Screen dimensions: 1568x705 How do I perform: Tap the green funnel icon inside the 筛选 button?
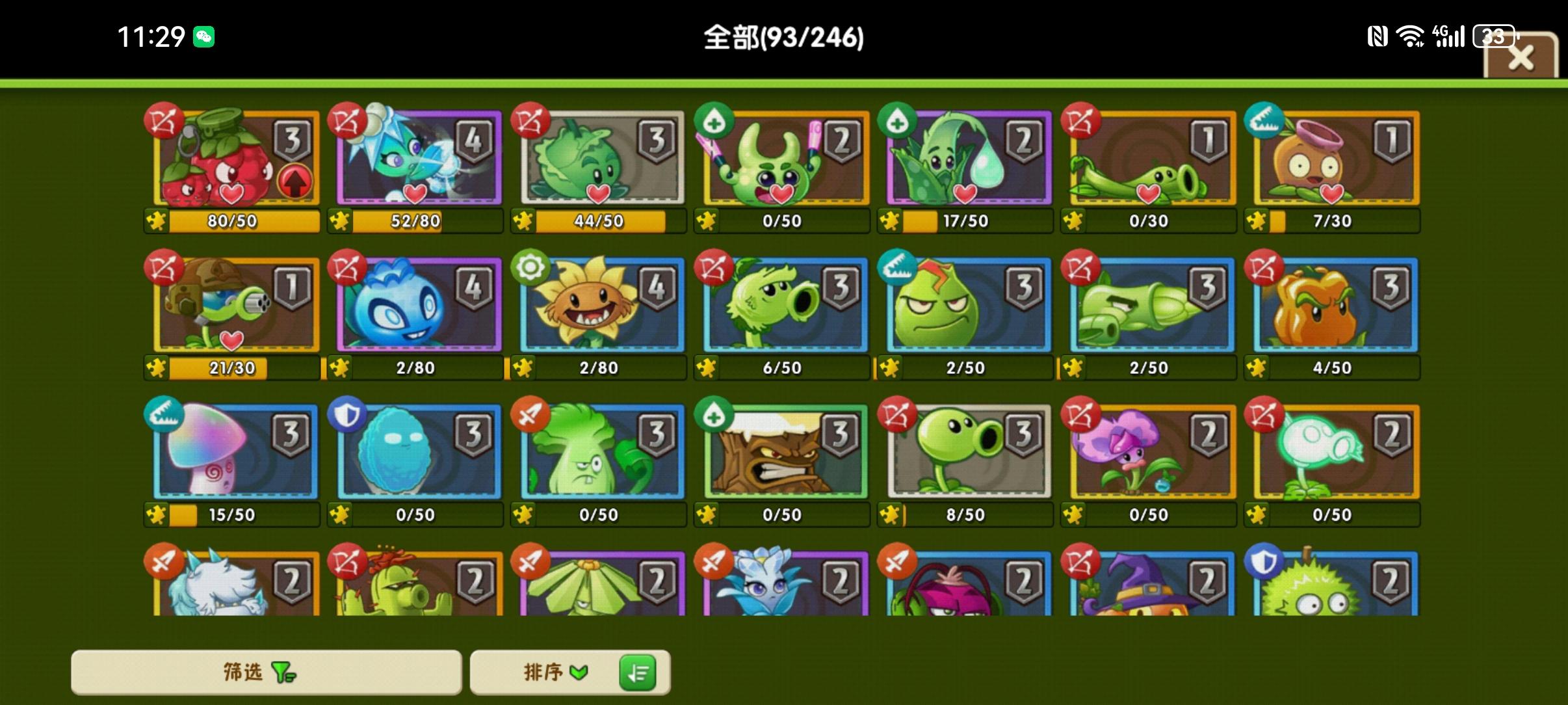(x=283, y=672)
